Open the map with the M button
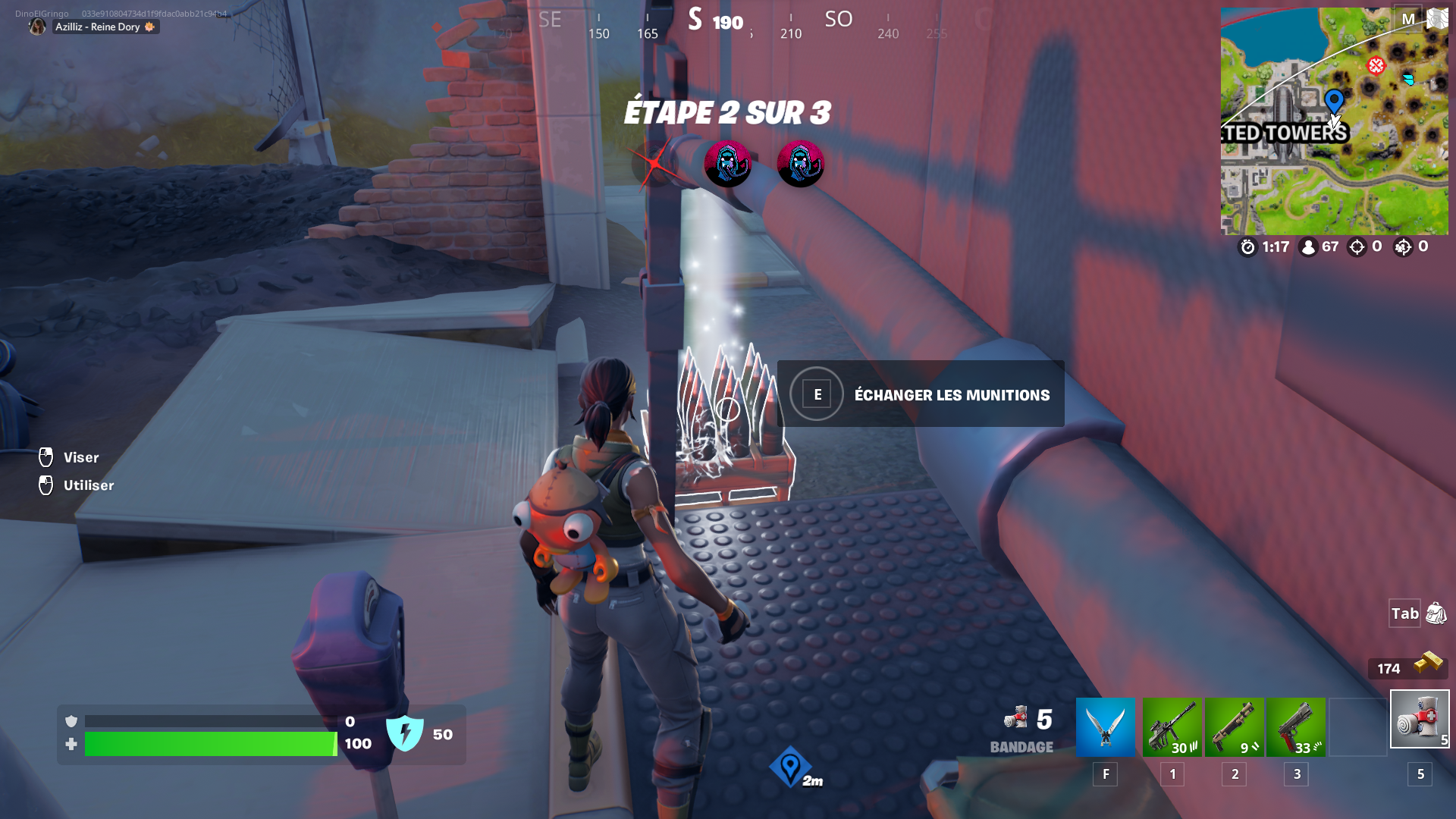 pos(1408,18)
